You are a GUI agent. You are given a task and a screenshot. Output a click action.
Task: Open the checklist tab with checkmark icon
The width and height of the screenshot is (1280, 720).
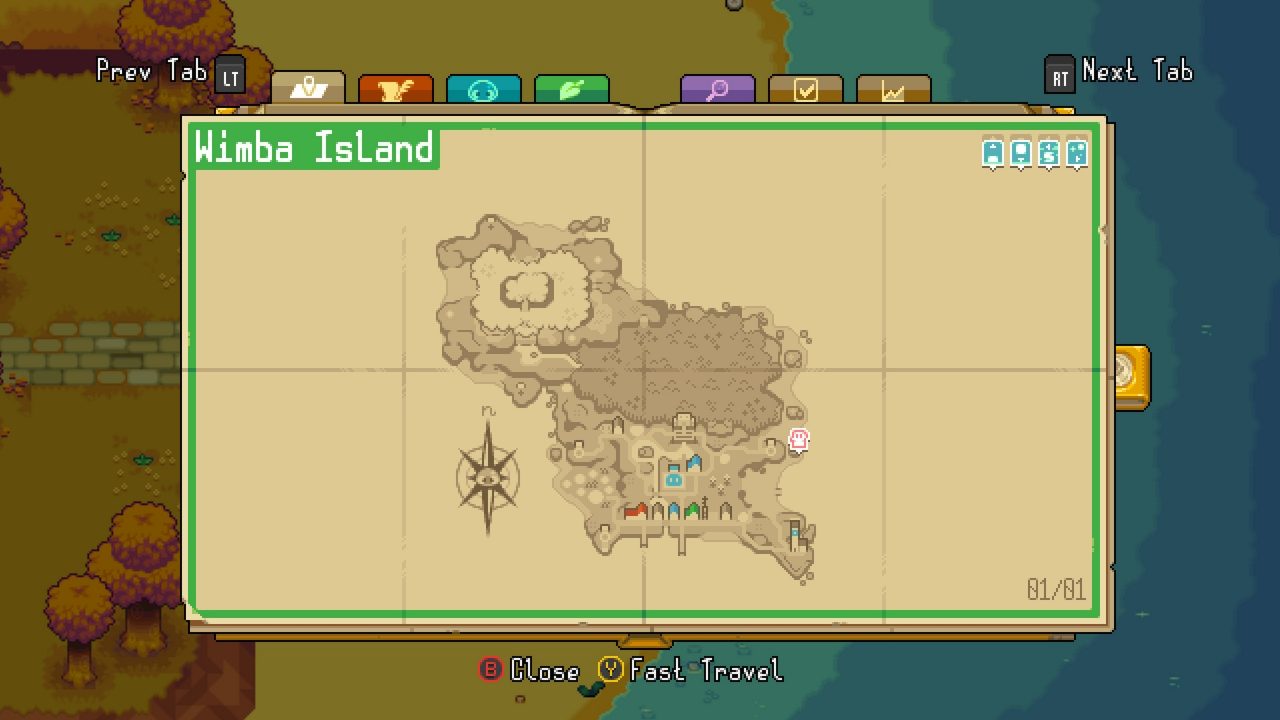(805, 89)
